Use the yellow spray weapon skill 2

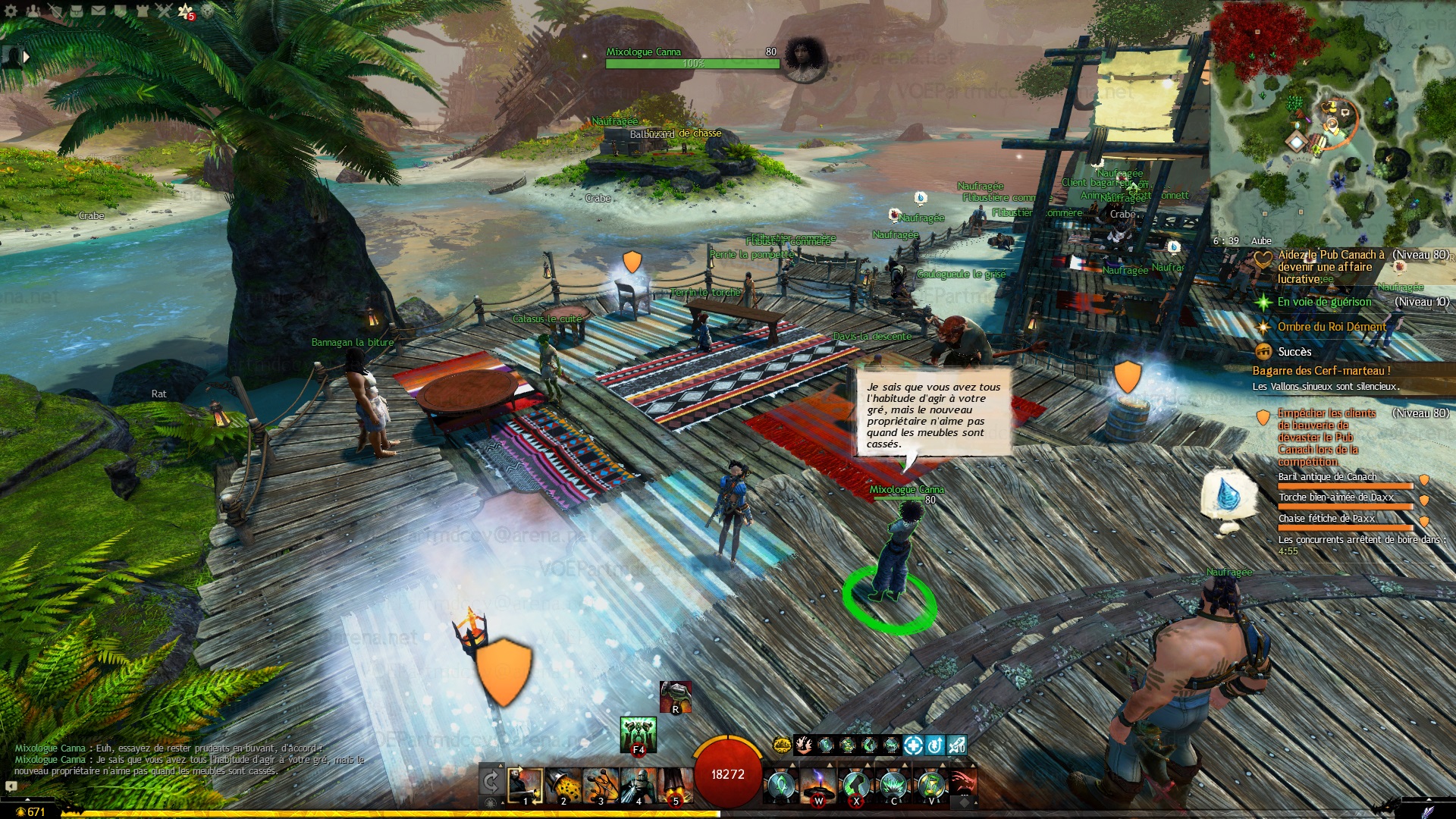pos(563,786)
